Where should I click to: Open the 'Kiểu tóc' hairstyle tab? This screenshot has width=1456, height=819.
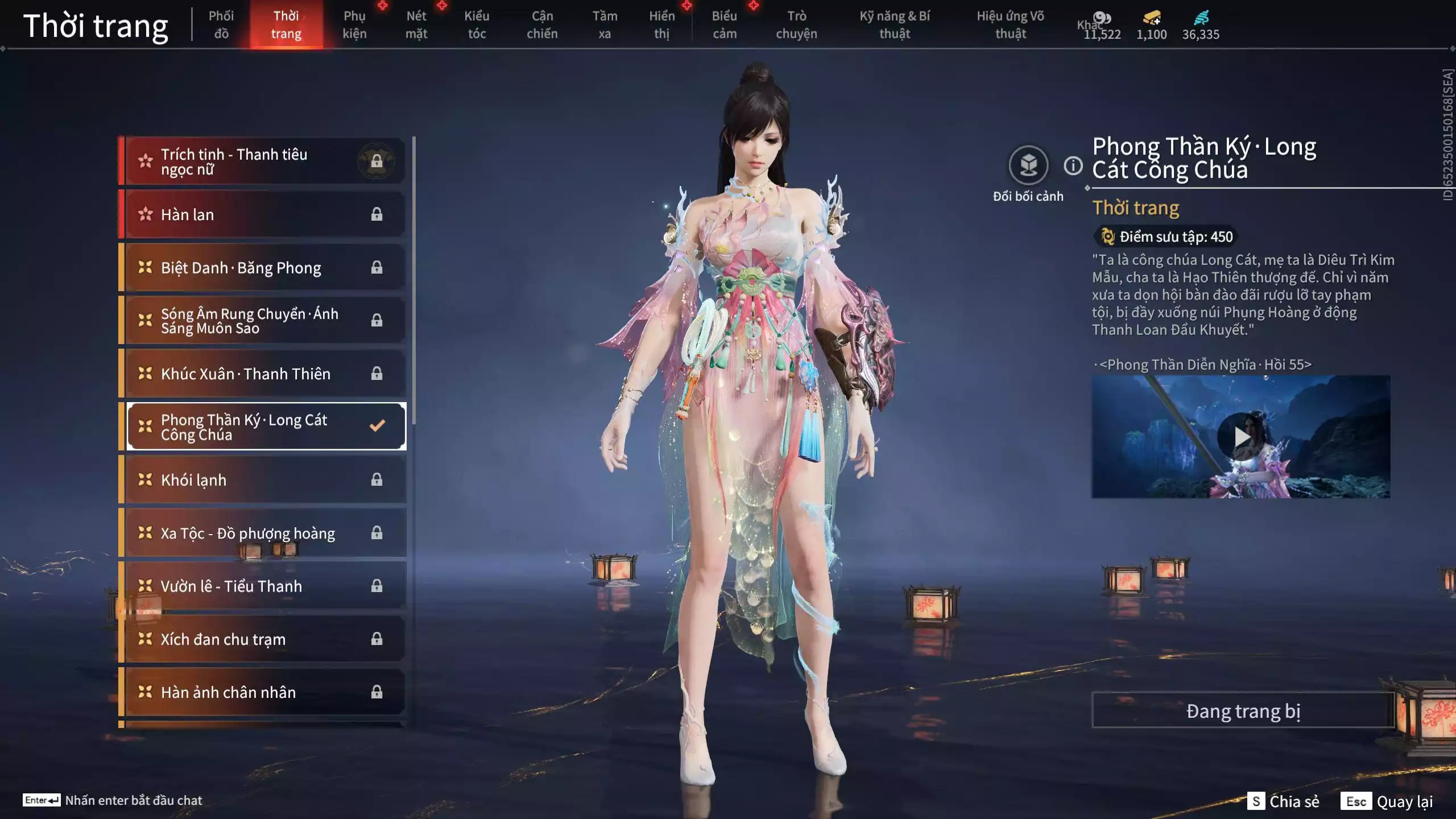[477, 24]
